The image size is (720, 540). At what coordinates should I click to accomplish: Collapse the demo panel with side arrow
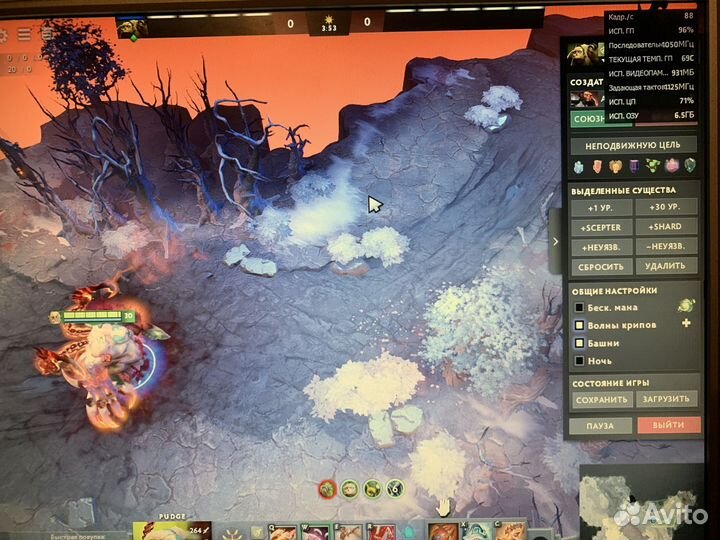[556, 241]
